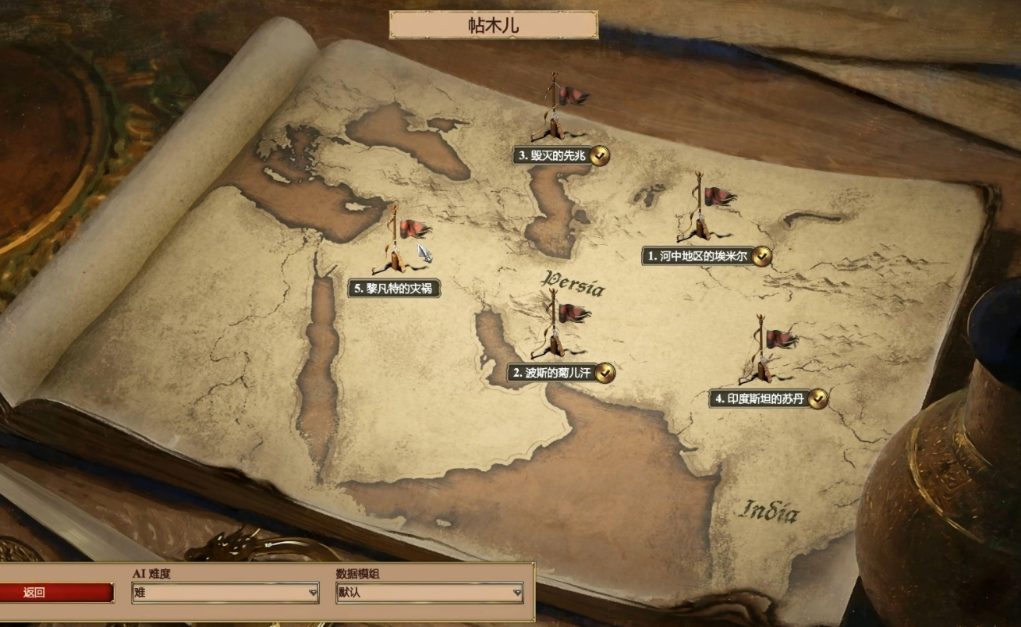This screenshot has height=627, width=1021.
Task: Select scenario 1. 河中地区的埃米尔
Action: (x=698, y=256)
